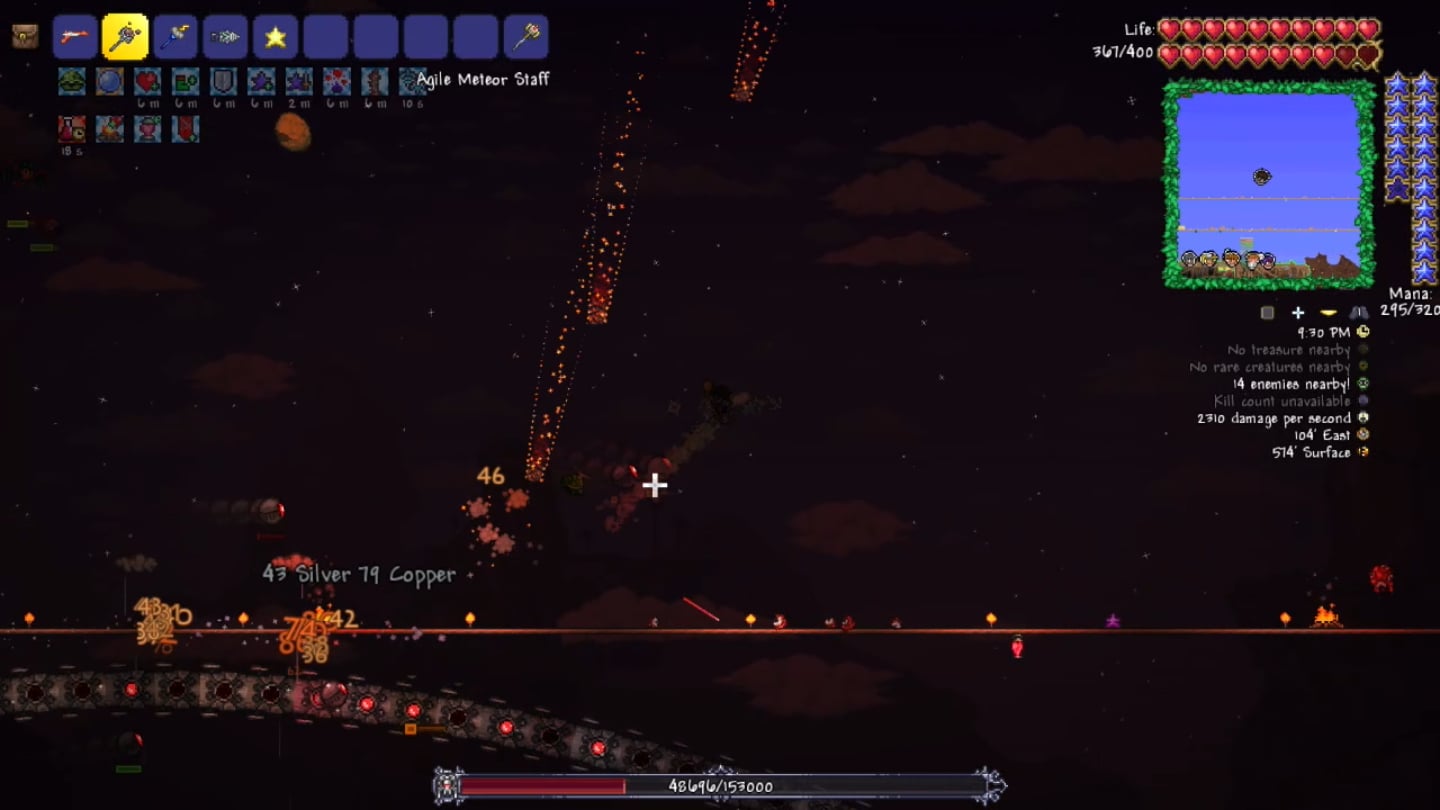Click the red heart regeneration buff icon
Screen dimensions: 1440x810
coord(147,81)
